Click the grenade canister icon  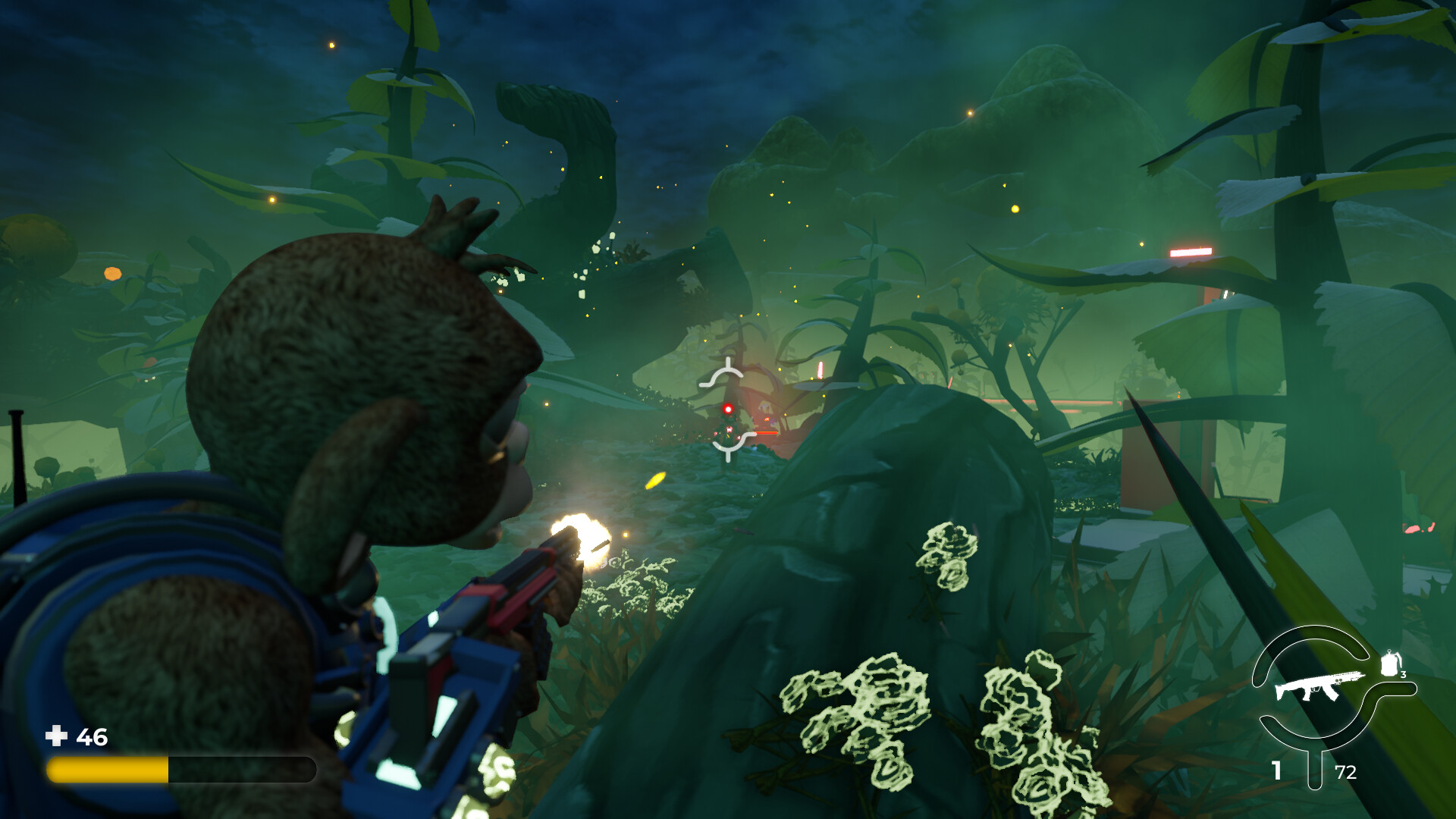click(x=1390, y=664)
